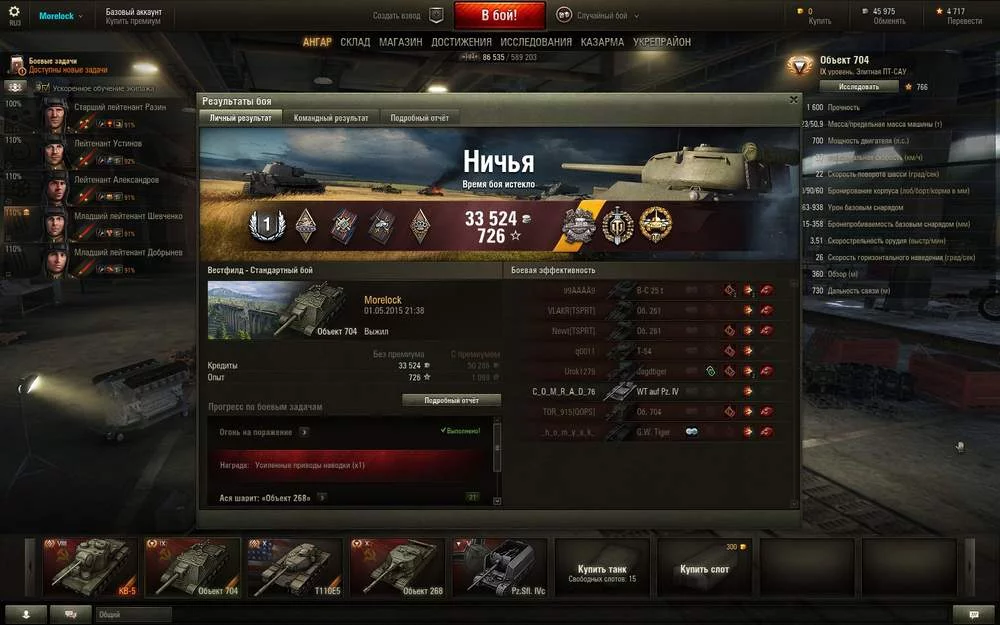Select the "Личный результат" tab

click(x=240, y=118)
